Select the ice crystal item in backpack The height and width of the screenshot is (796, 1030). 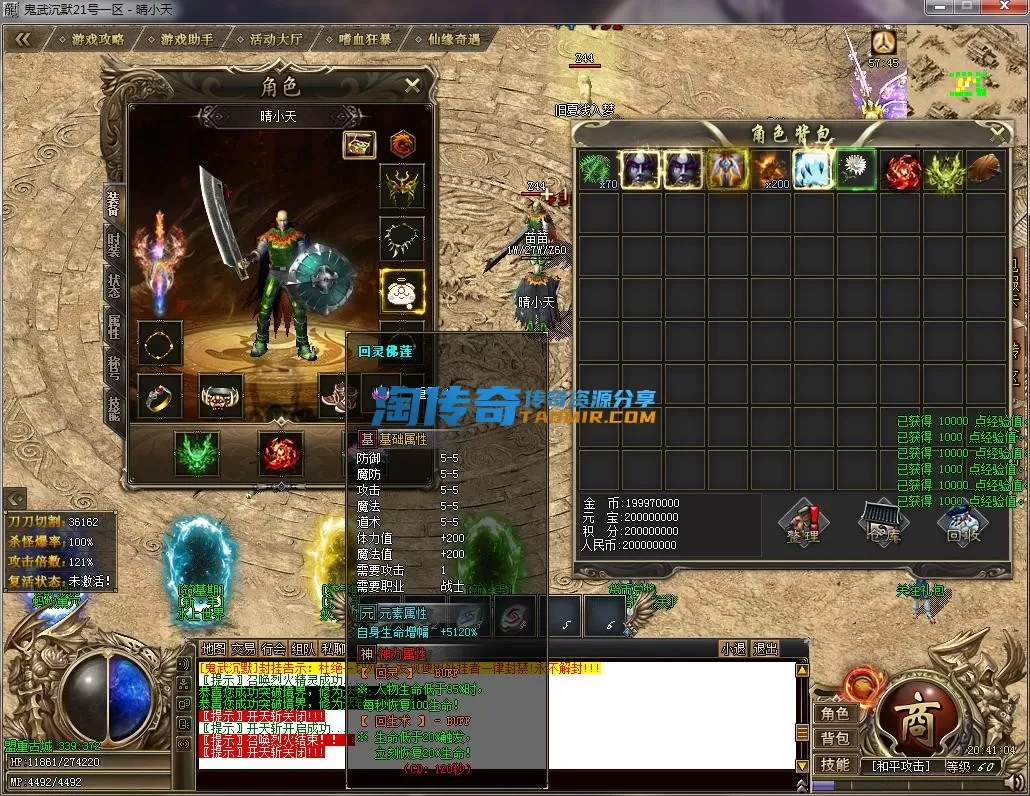click(814, 169)
